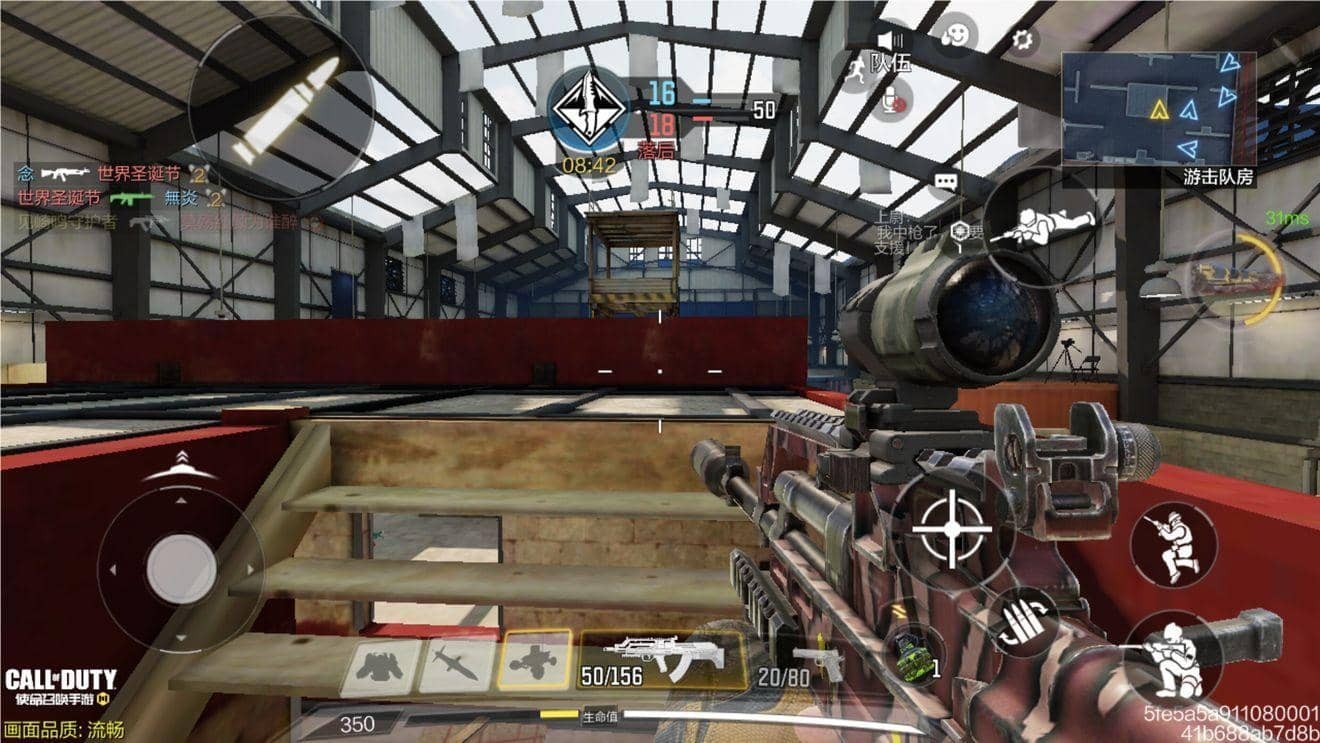Aim down sights with crosshair button
The height and width of the screenshot is (743, 1320).
951,530
